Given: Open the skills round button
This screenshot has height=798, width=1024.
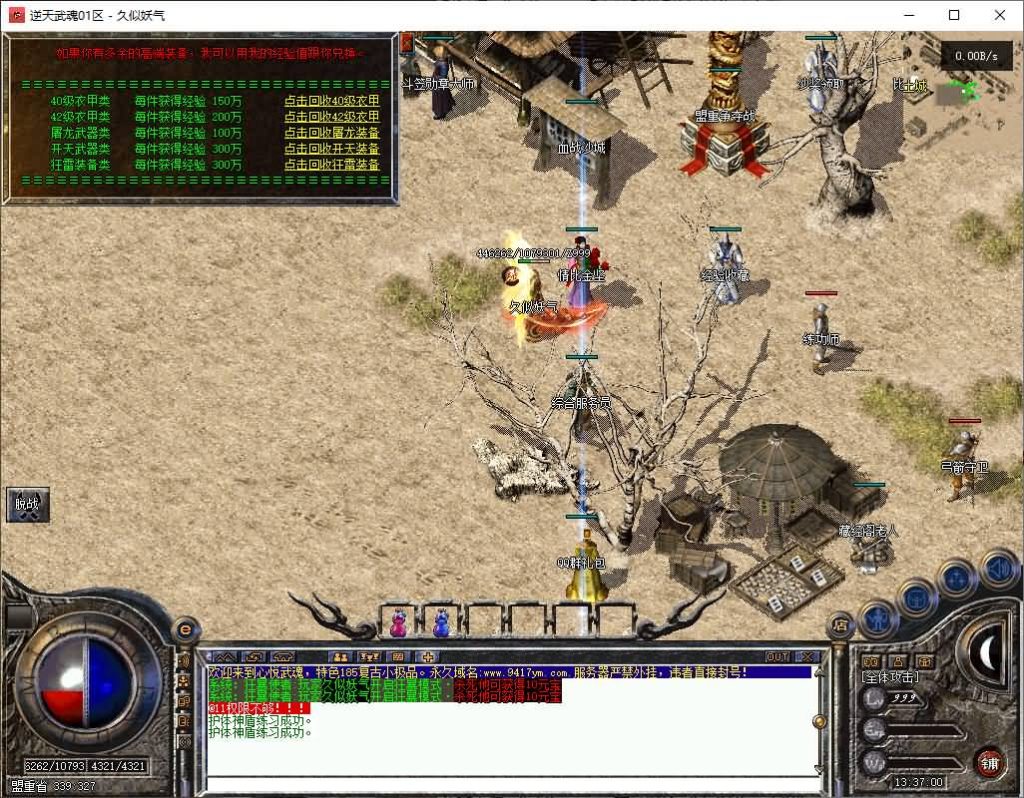Looking at the screenshot, I should coord(957,578).
